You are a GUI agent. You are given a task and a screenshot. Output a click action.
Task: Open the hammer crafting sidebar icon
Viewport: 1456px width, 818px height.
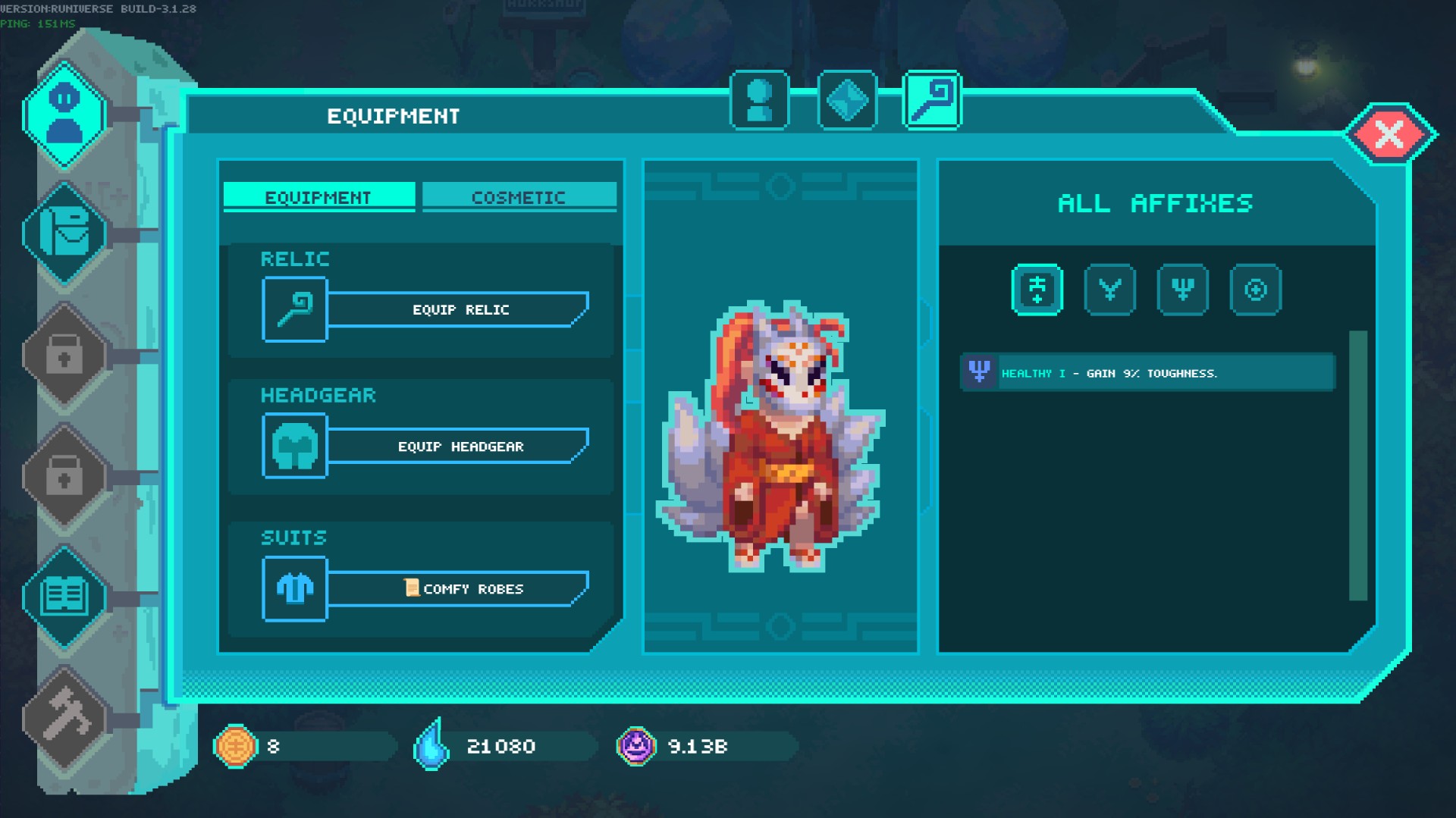(64, 716)
